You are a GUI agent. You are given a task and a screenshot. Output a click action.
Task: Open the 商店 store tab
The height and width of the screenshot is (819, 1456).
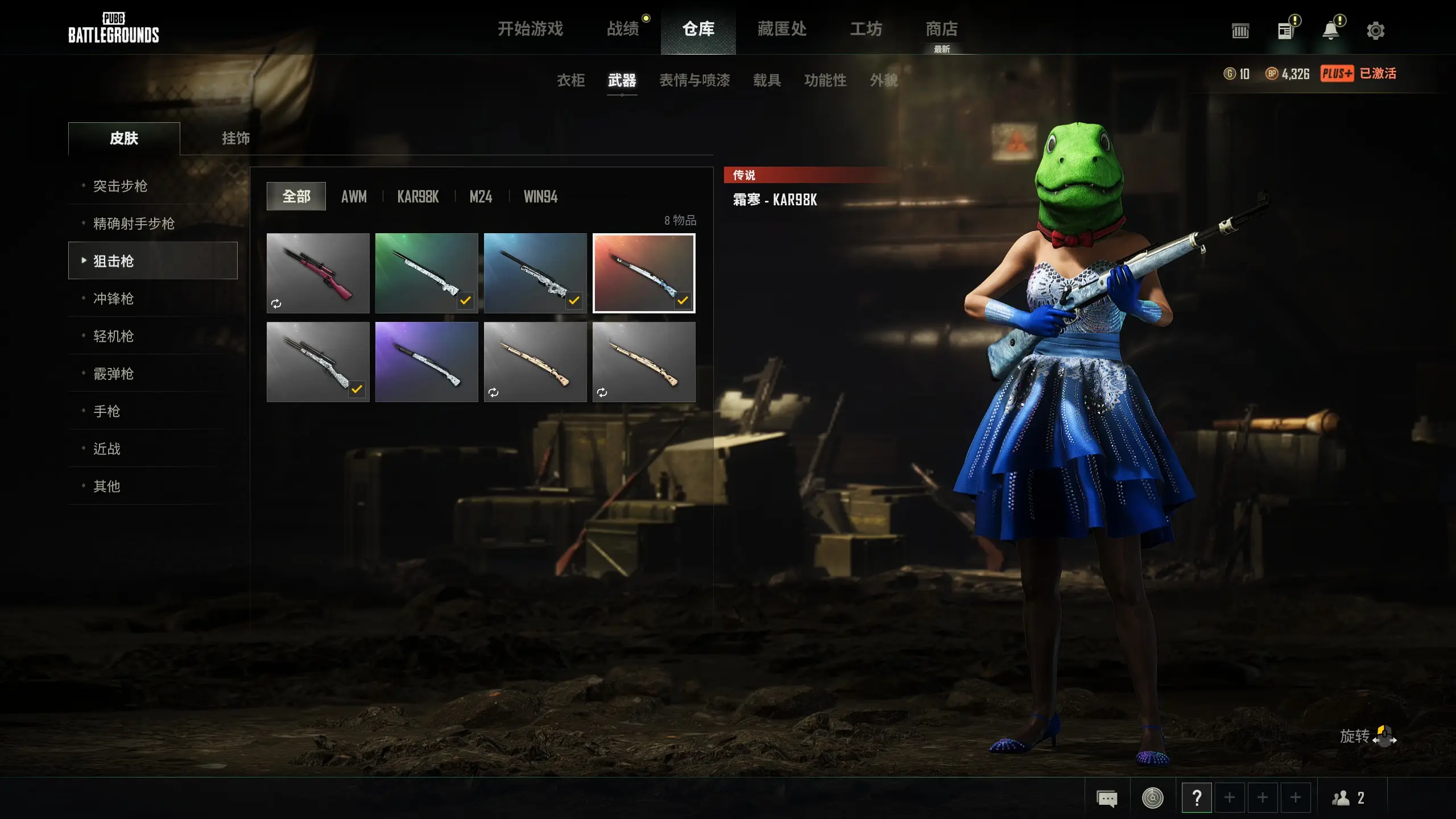click(942, 28)
